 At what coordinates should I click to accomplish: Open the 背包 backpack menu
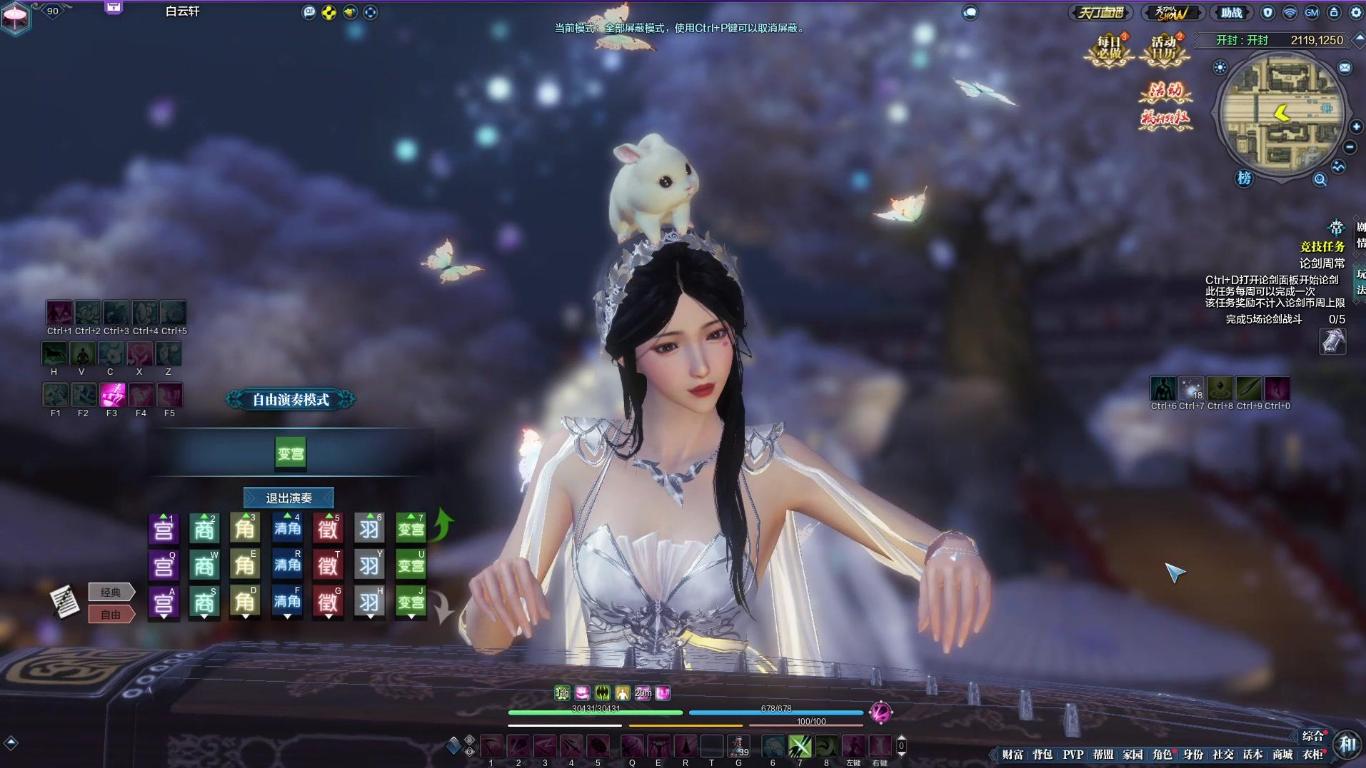click(x=1042, y=755)
